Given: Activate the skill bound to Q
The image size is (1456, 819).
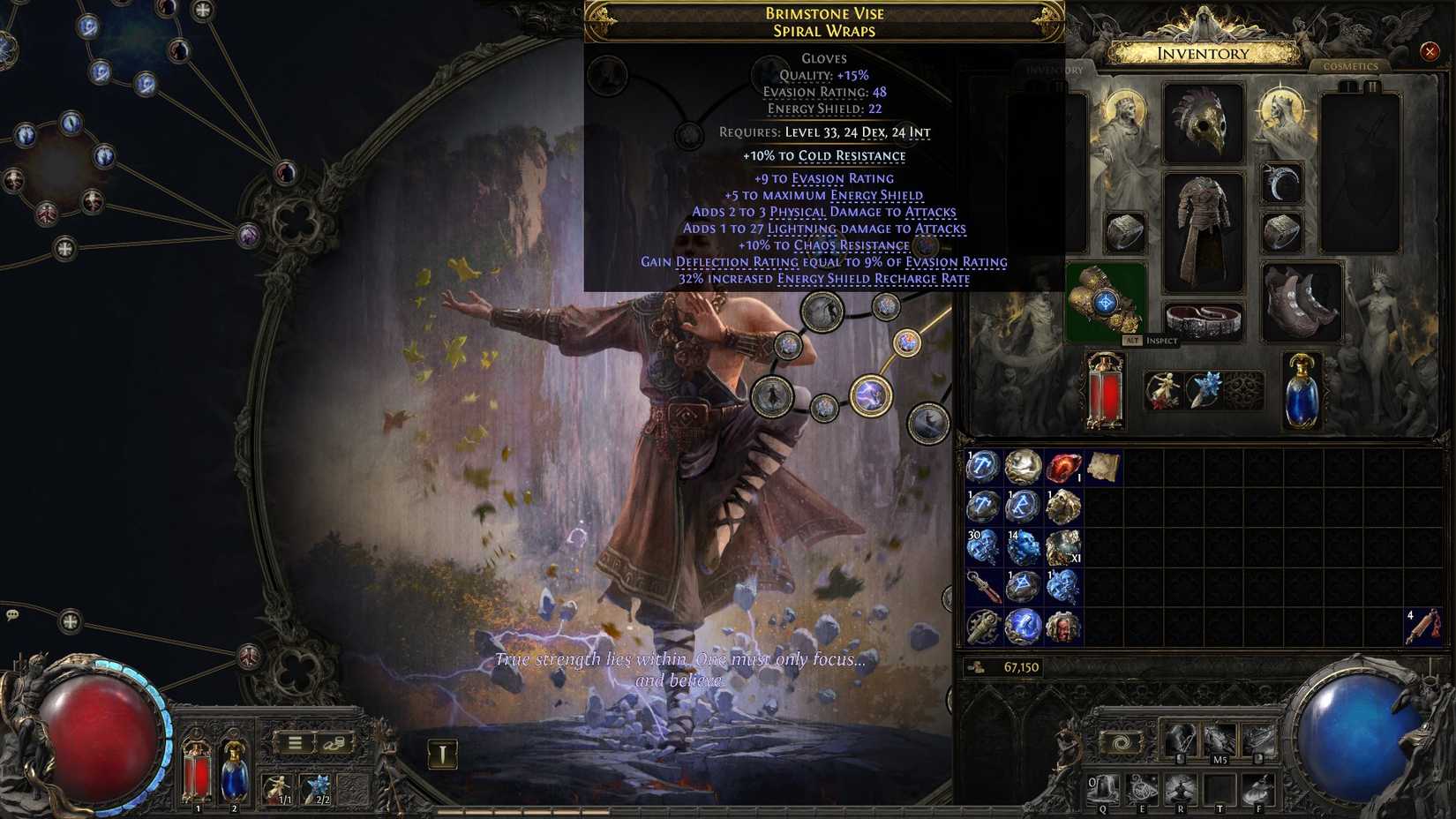Looking at the screenshot, I should pos(1106,788).
